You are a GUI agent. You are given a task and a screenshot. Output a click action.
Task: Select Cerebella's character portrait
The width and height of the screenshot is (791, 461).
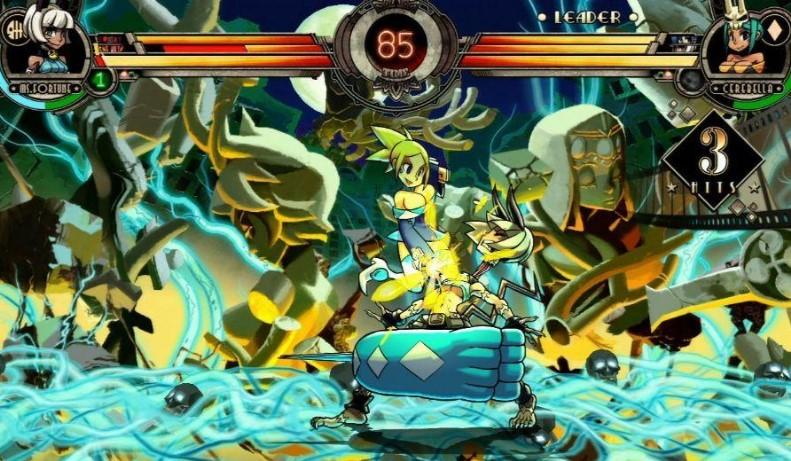pyautogui.click(x=744, y=45)
